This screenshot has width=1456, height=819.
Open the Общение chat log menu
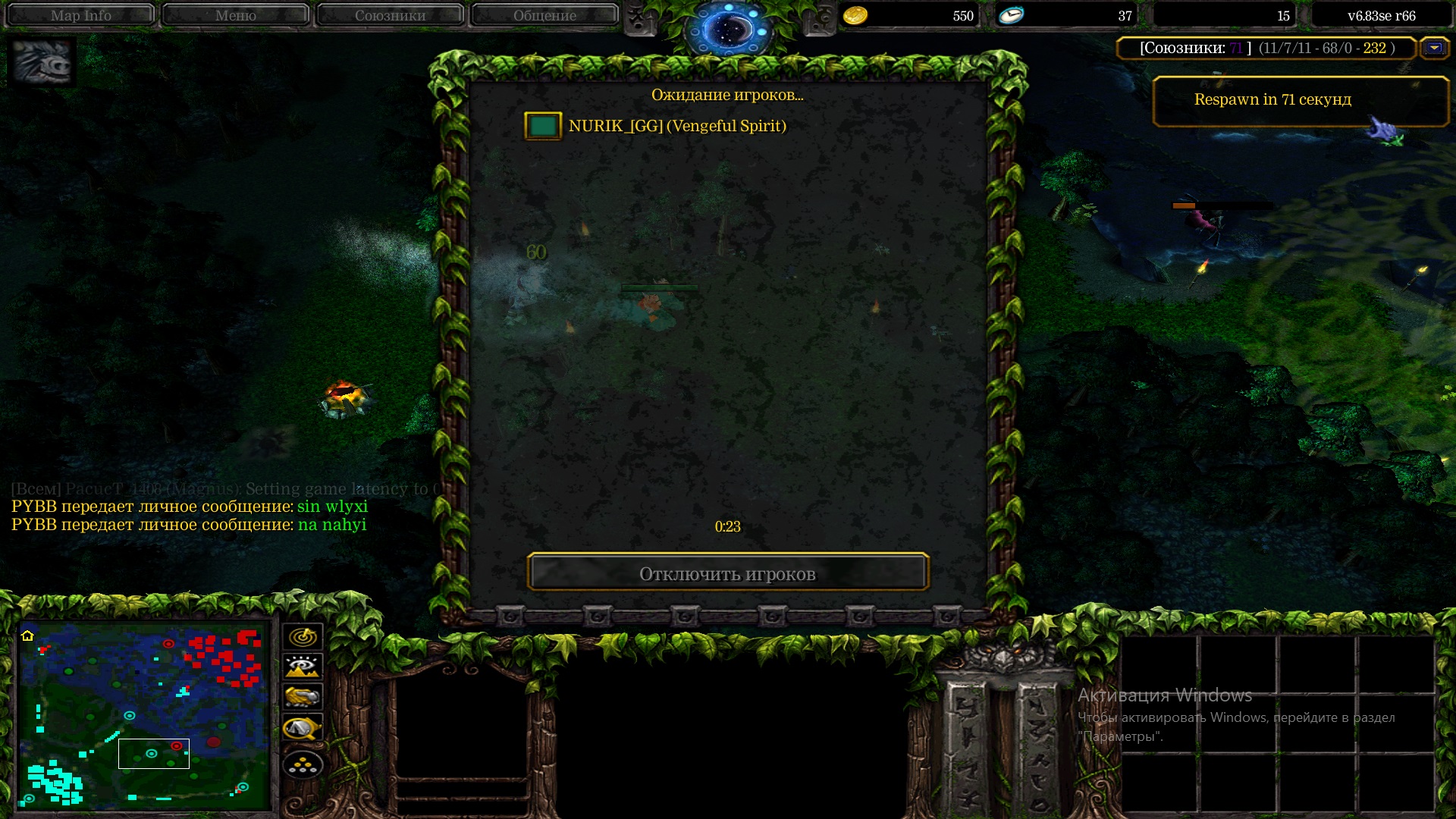click(544, 15)
